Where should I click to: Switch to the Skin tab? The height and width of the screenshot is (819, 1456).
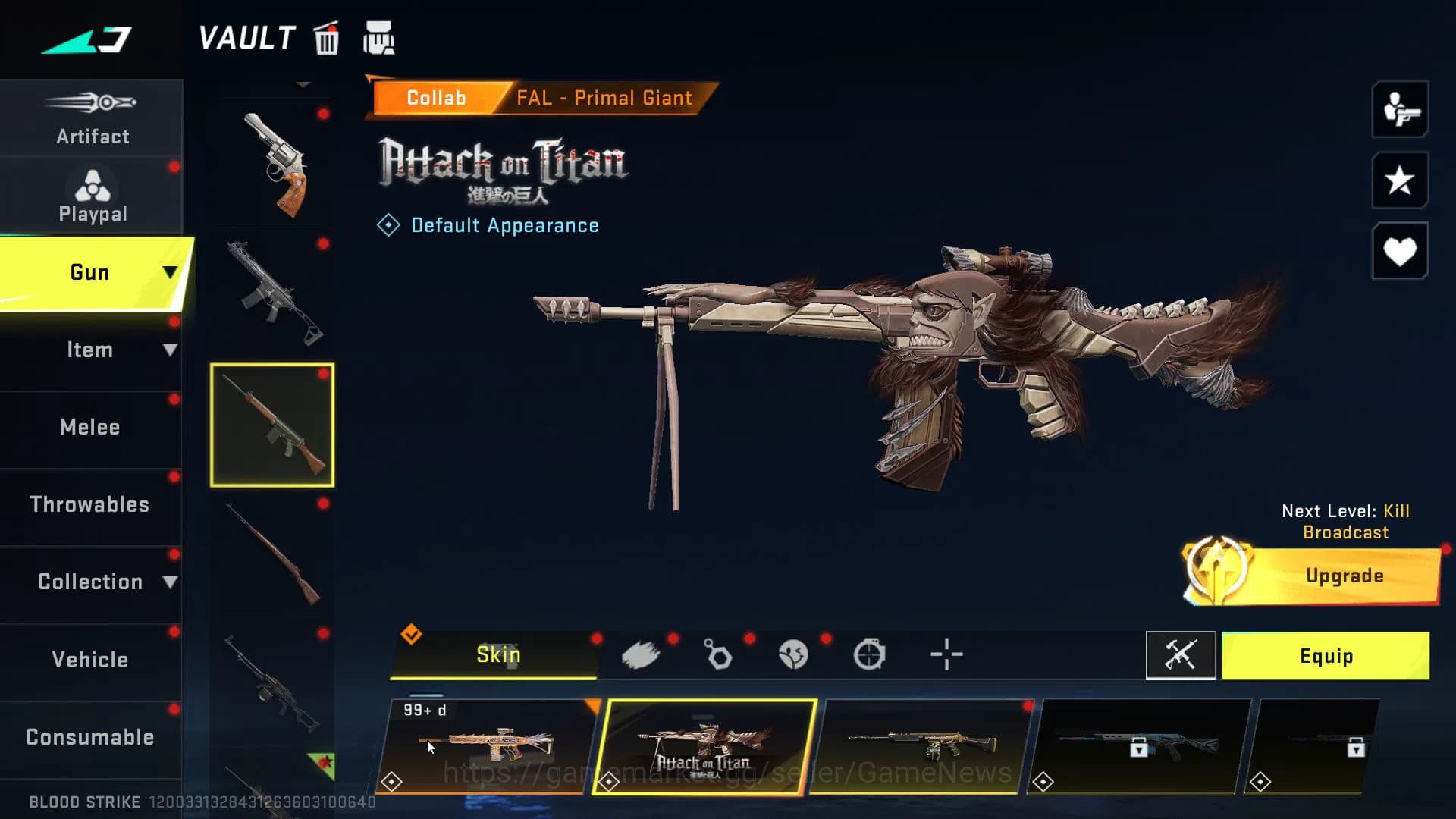point(498,654)
